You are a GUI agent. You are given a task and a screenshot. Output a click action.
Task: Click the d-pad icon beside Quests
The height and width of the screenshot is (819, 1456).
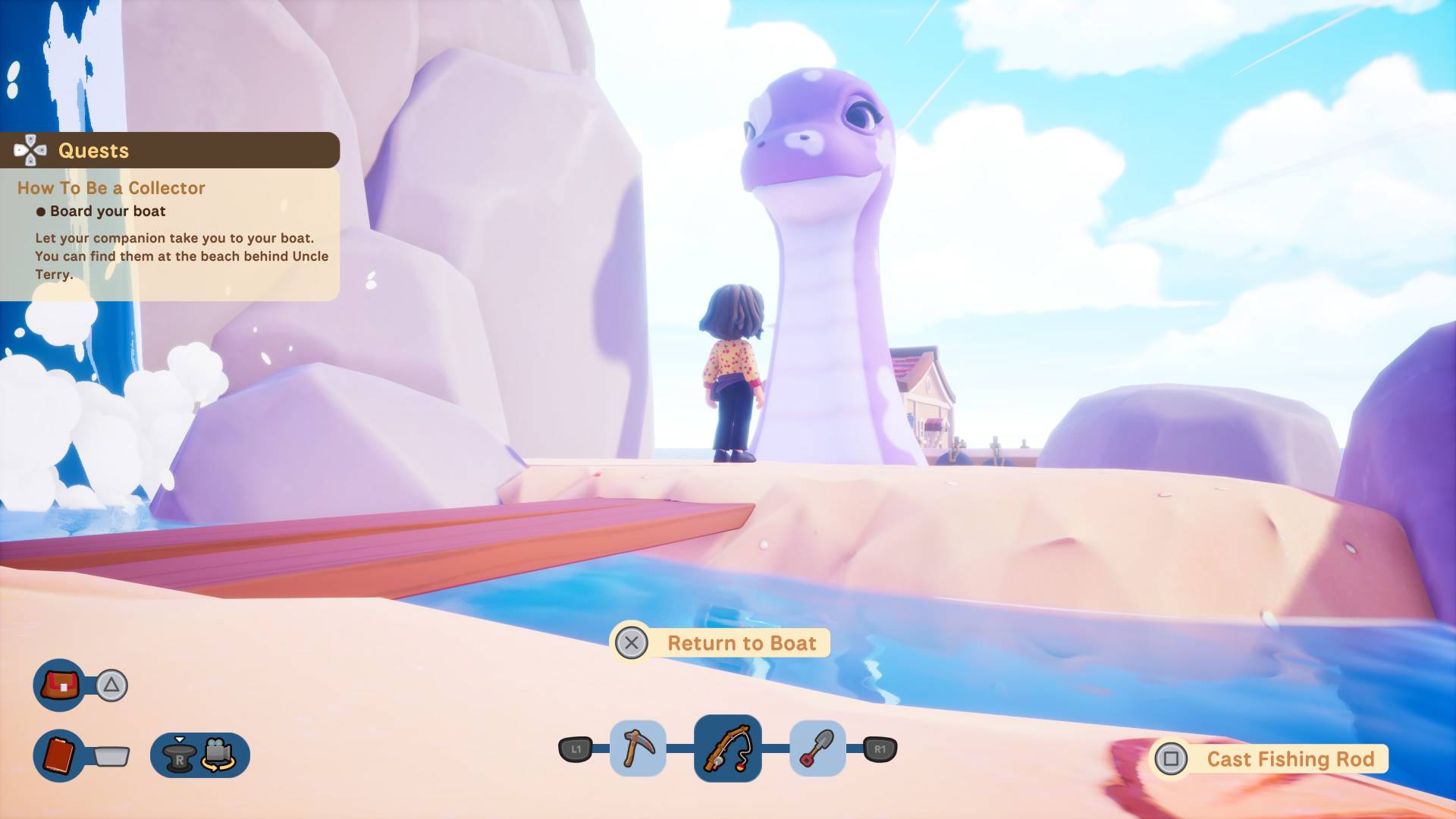(x=30, y=149)
